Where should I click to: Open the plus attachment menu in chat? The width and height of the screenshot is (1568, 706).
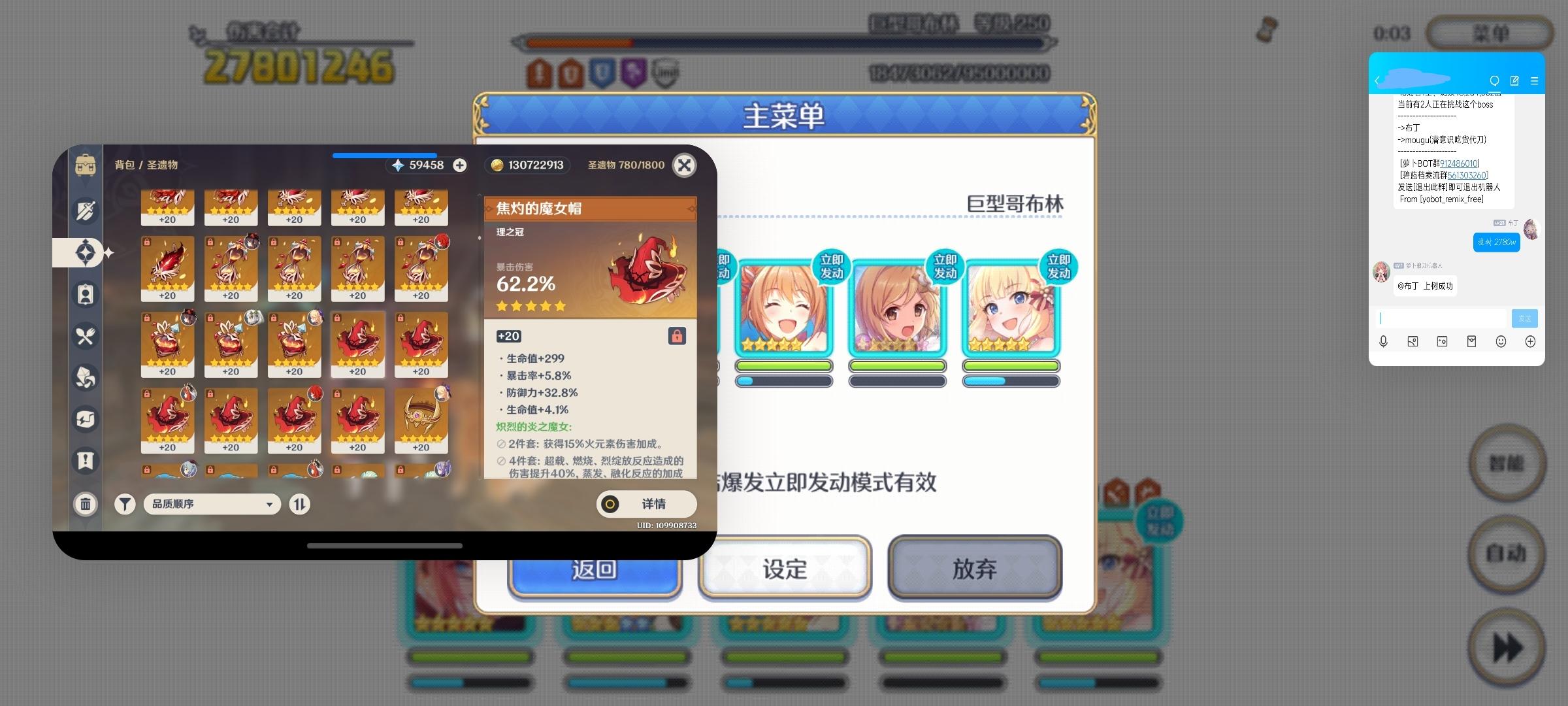point(1529,341)
